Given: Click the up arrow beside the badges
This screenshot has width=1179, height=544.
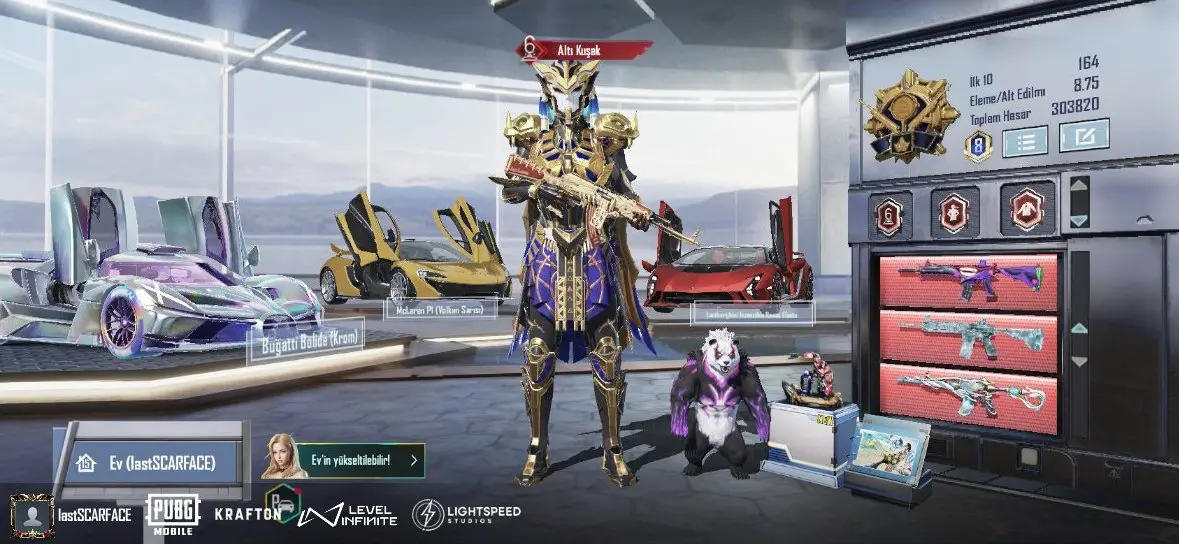Looking at the screenshot, I should pyautogui.click(x=1078, y=185).
